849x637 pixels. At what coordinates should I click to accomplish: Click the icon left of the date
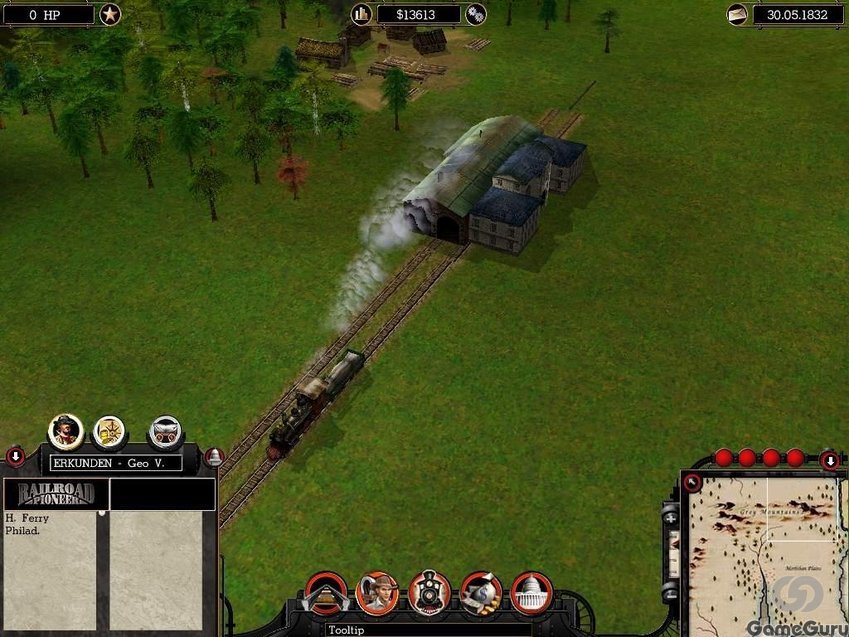click(x=737, y=14)
